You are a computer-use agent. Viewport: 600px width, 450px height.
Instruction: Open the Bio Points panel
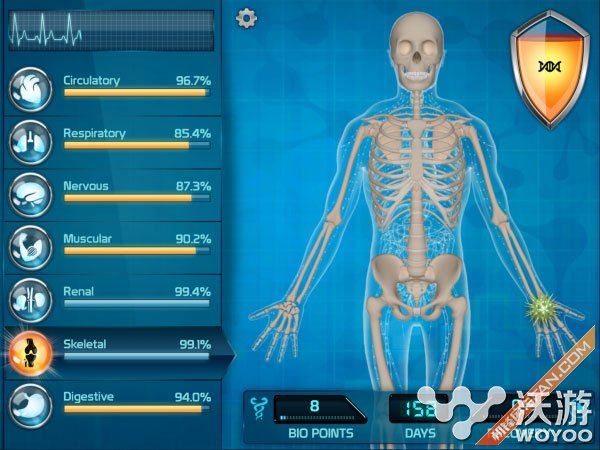[313, 415]
